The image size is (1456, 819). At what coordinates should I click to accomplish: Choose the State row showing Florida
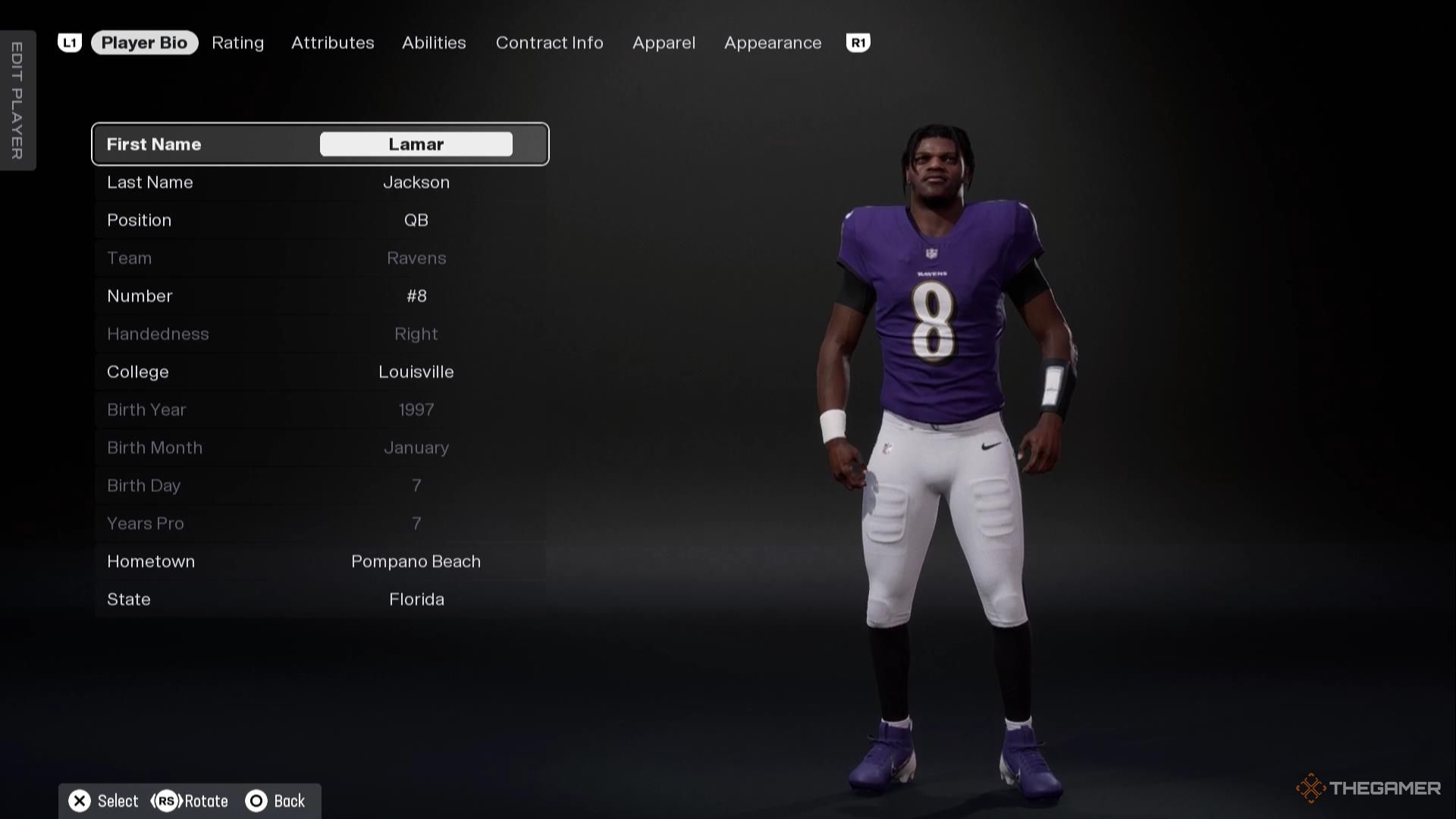pyautogui.click(x=320, y=599)
